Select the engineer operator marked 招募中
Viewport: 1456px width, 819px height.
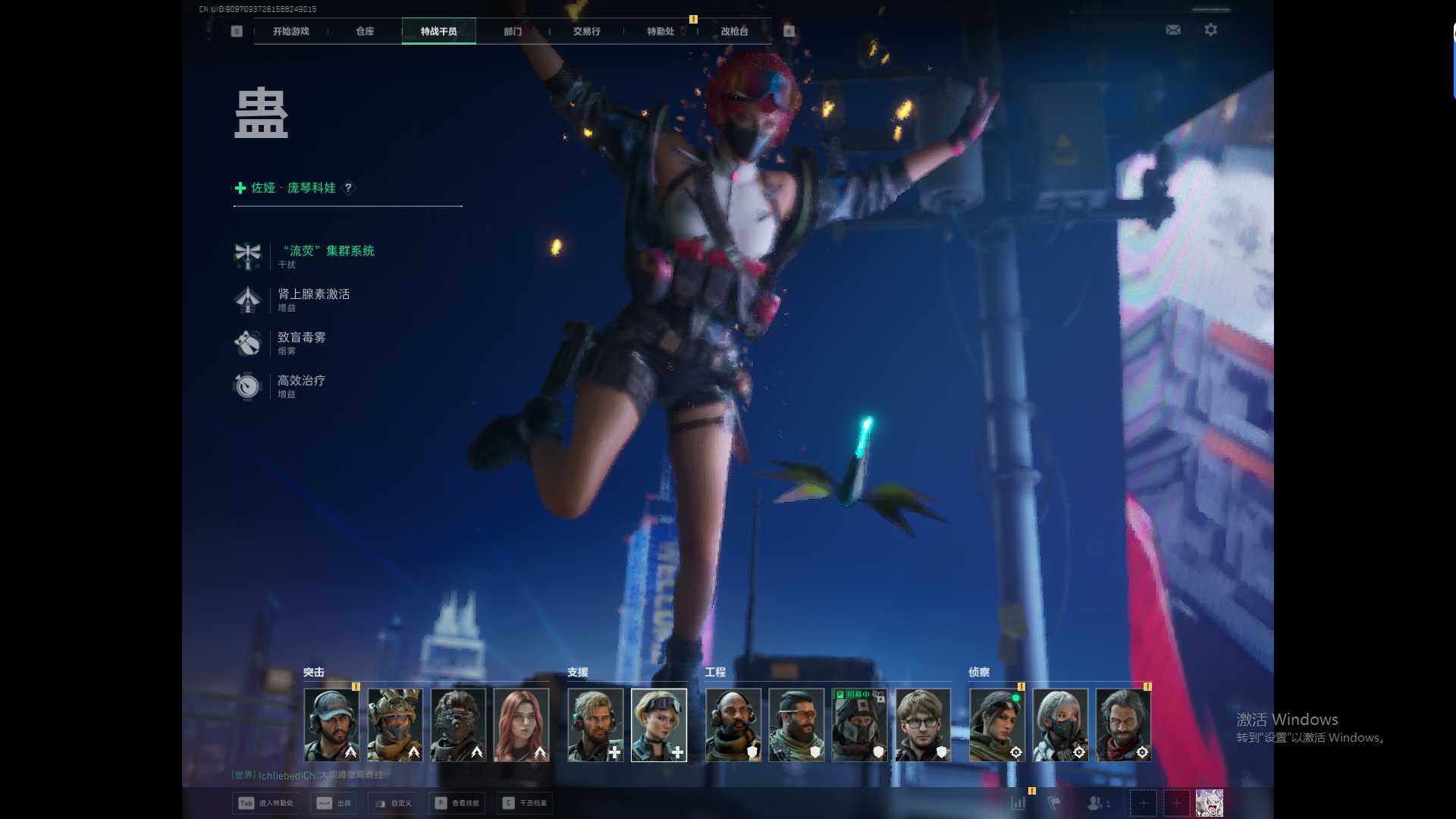coord(859,724)
